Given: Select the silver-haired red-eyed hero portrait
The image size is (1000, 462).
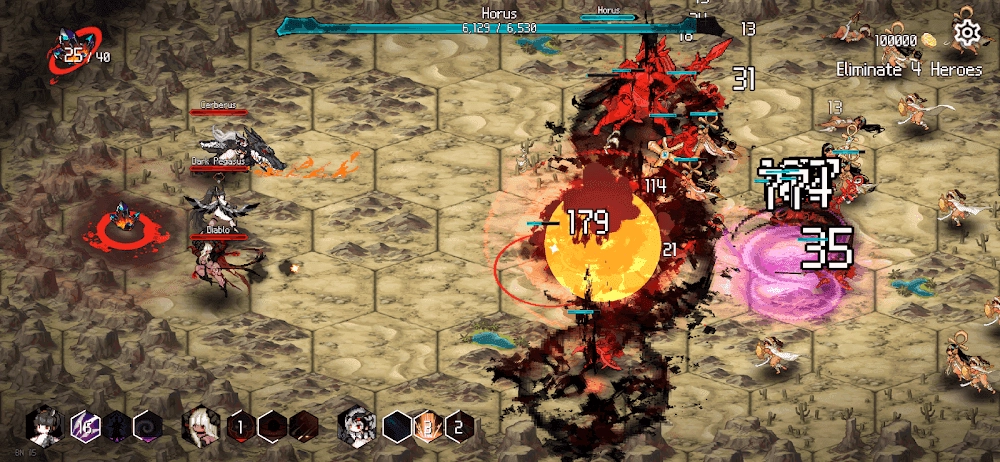Looking at the screenshot, I should click(x=356, y=426).
